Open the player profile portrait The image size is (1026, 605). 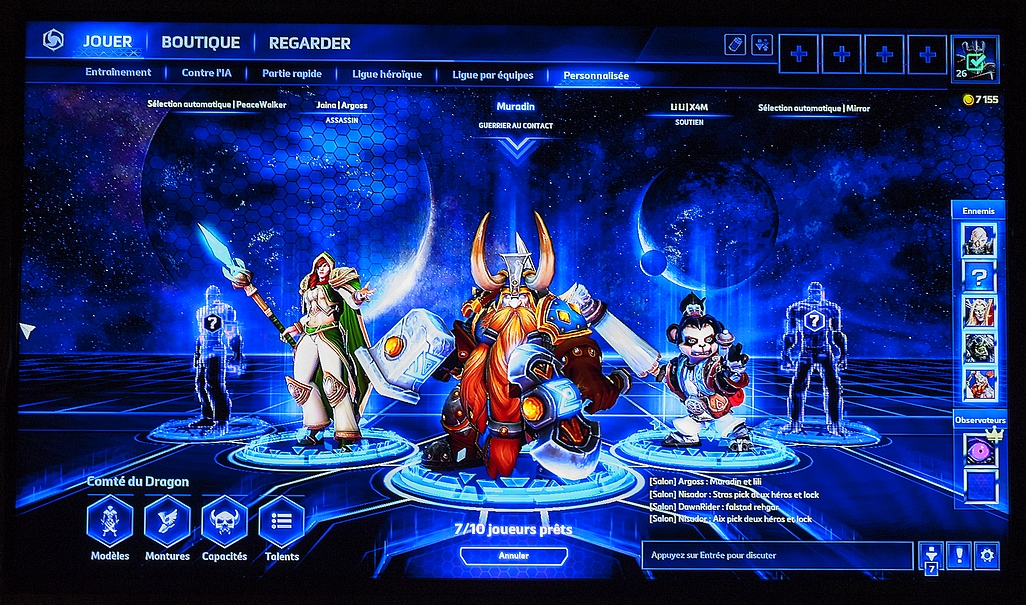974,59
